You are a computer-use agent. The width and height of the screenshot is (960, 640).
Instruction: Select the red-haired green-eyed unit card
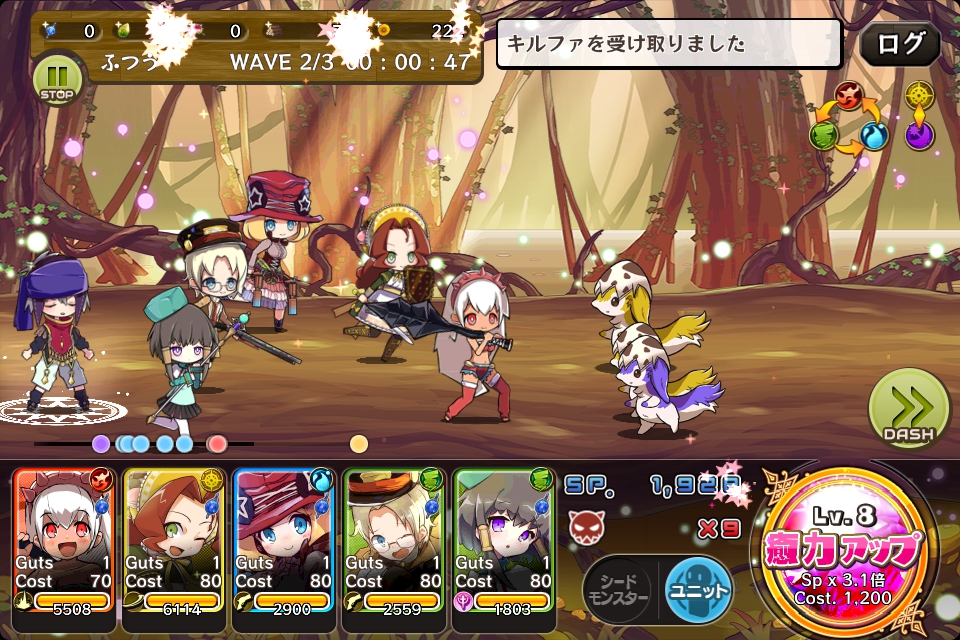pos(174,540)
